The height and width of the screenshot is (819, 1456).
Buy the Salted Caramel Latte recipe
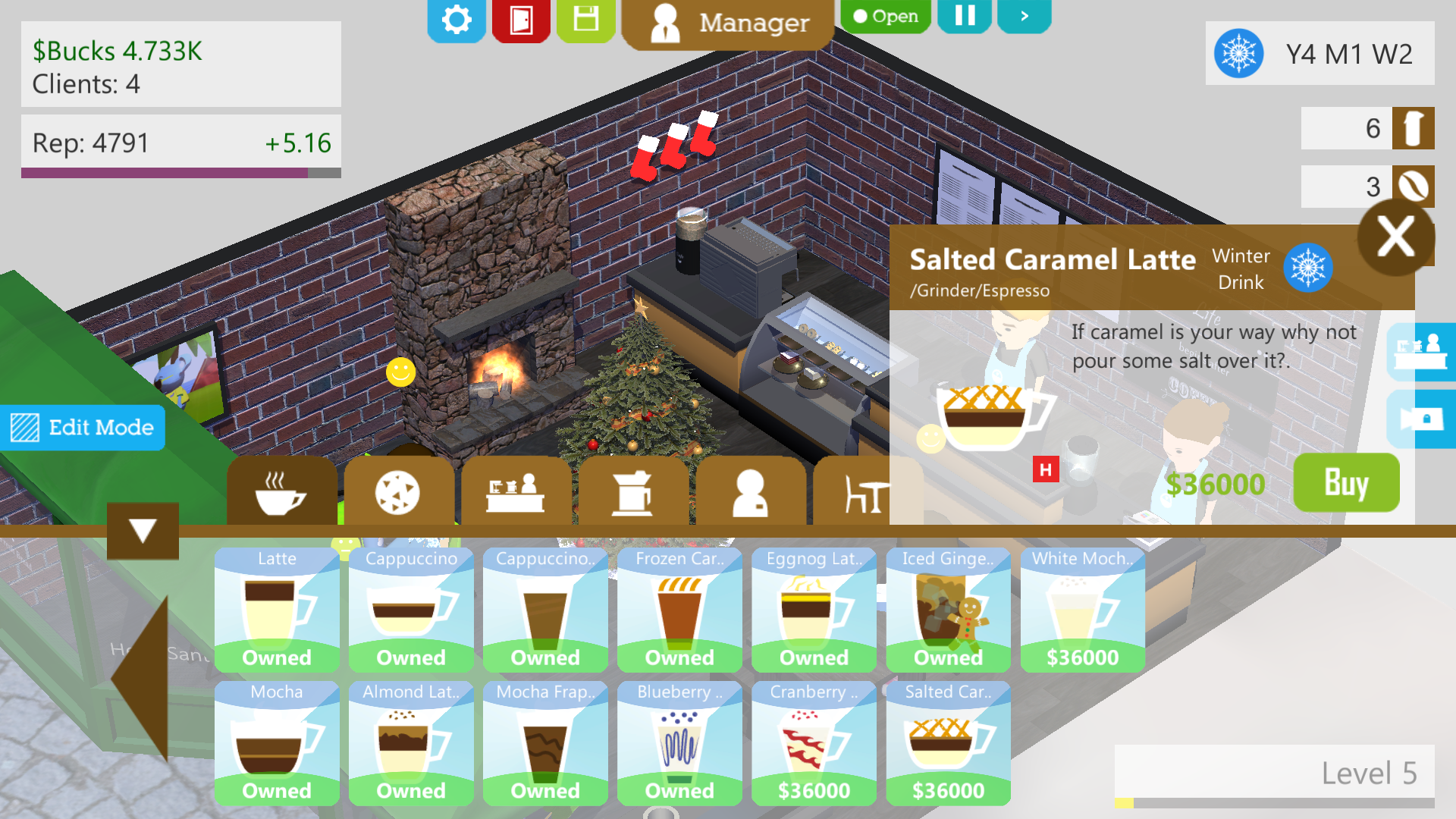point(1346,483)
